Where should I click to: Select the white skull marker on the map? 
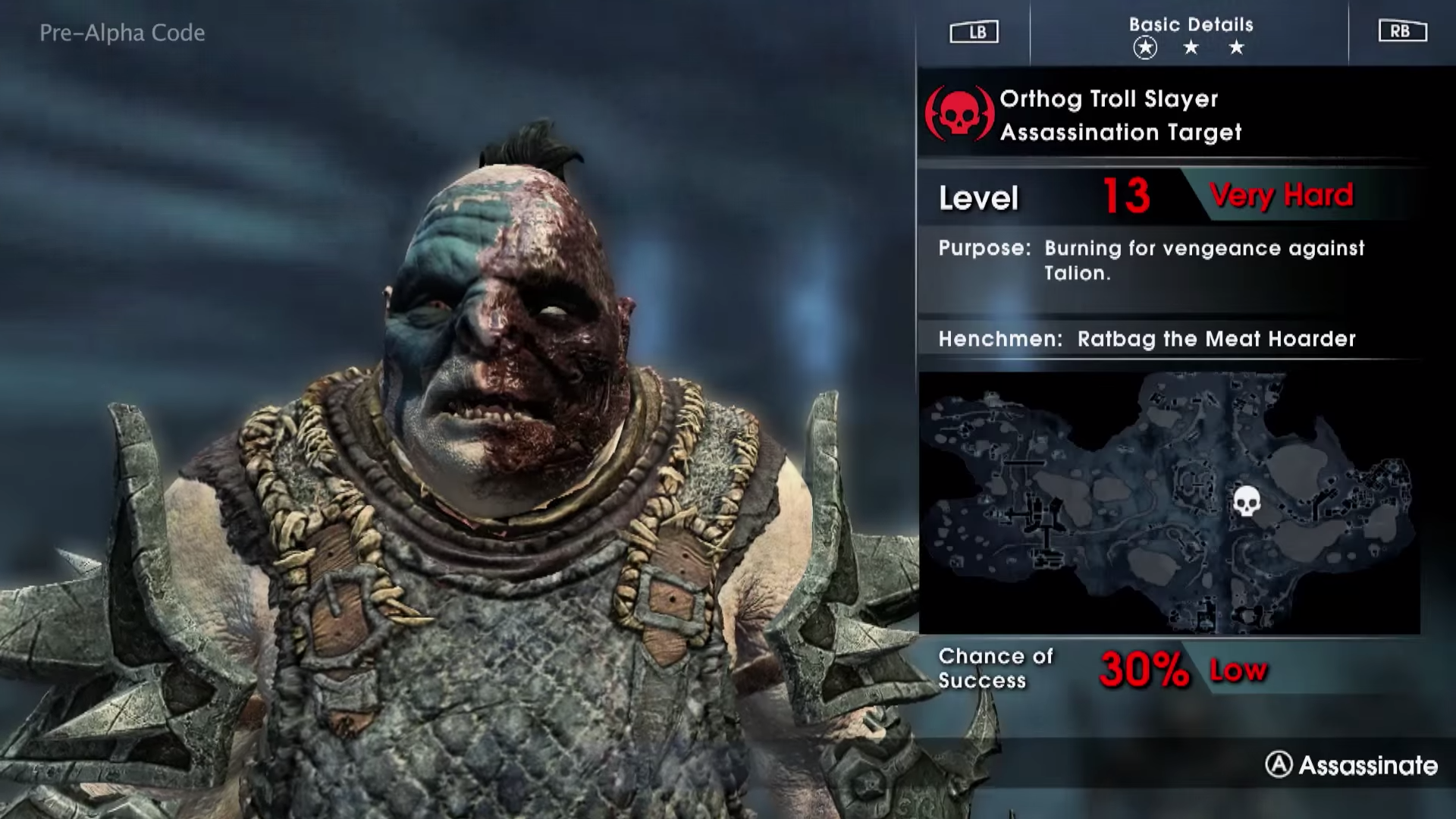tap(1247, 501)
